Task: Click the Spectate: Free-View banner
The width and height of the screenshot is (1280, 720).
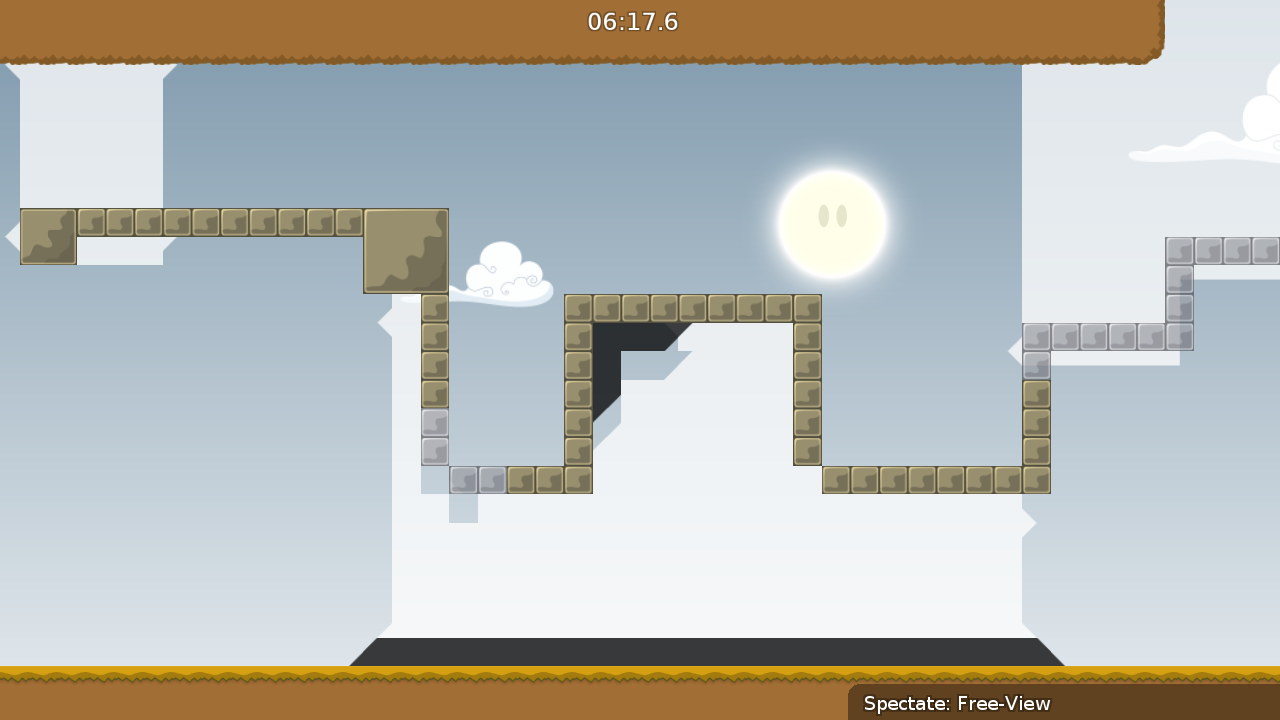Action: [957, 704]
